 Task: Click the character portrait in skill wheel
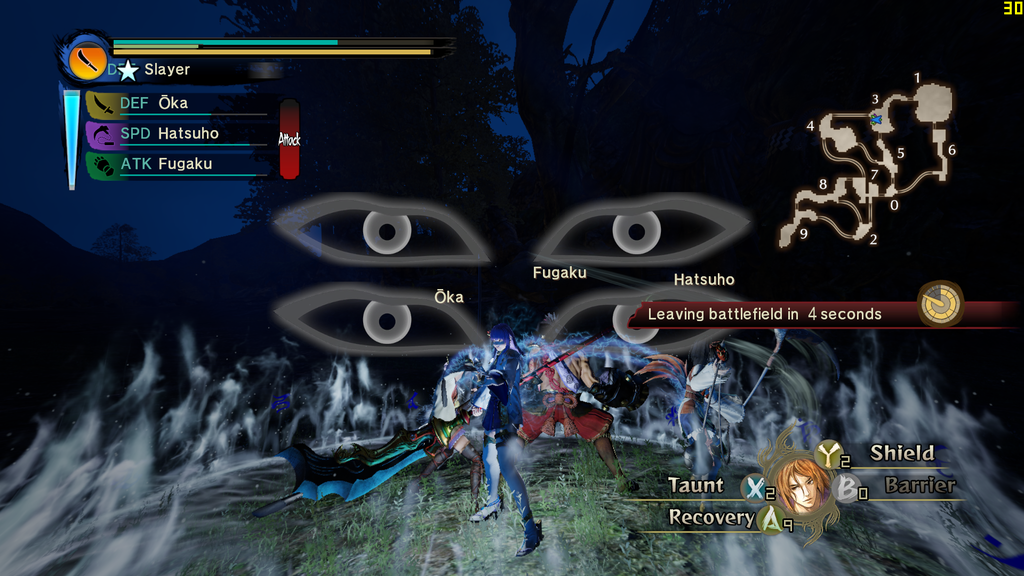[801, 486]
